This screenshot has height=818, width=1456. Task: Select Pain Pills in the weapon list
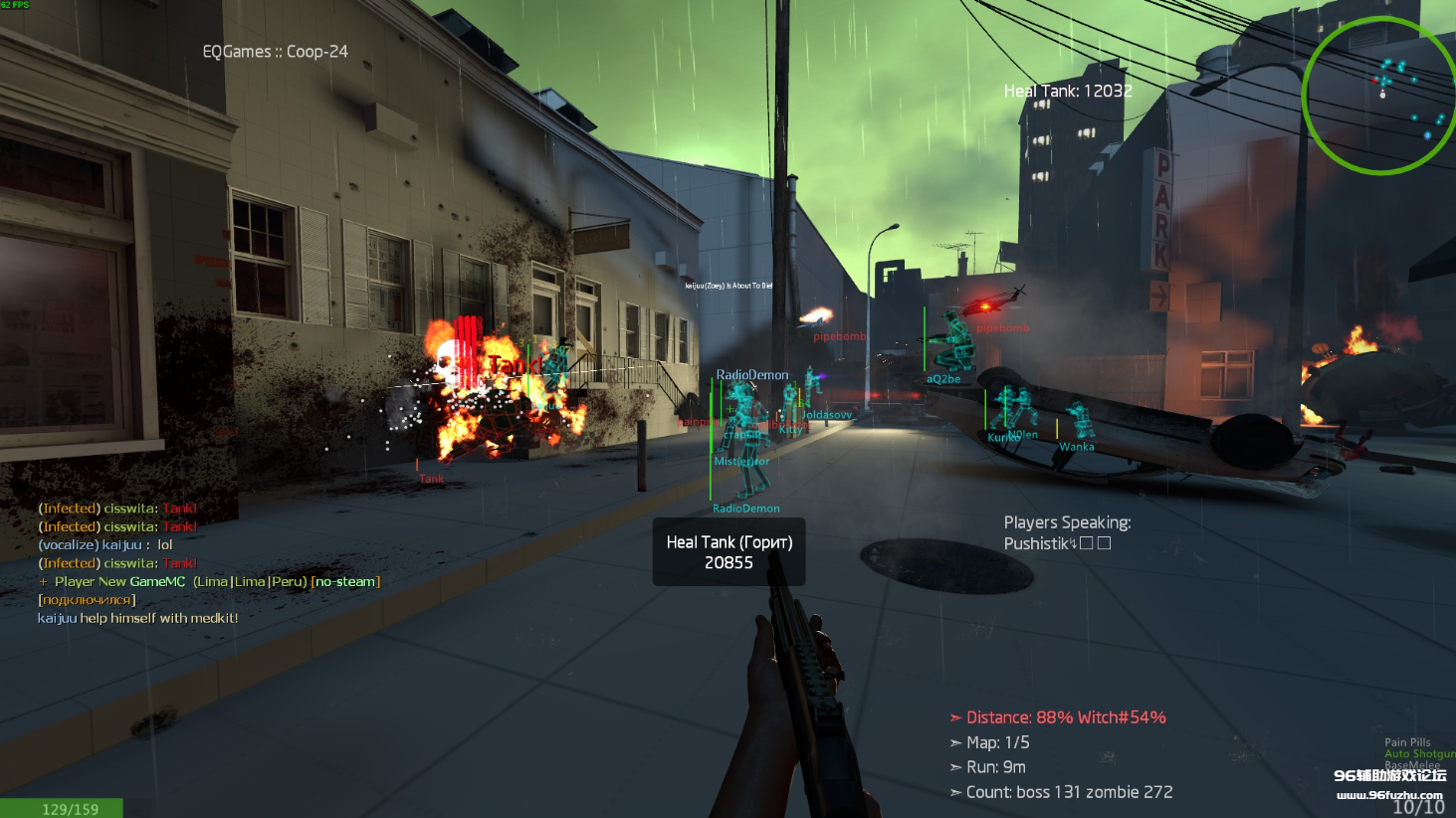[x=1406, y=742]
